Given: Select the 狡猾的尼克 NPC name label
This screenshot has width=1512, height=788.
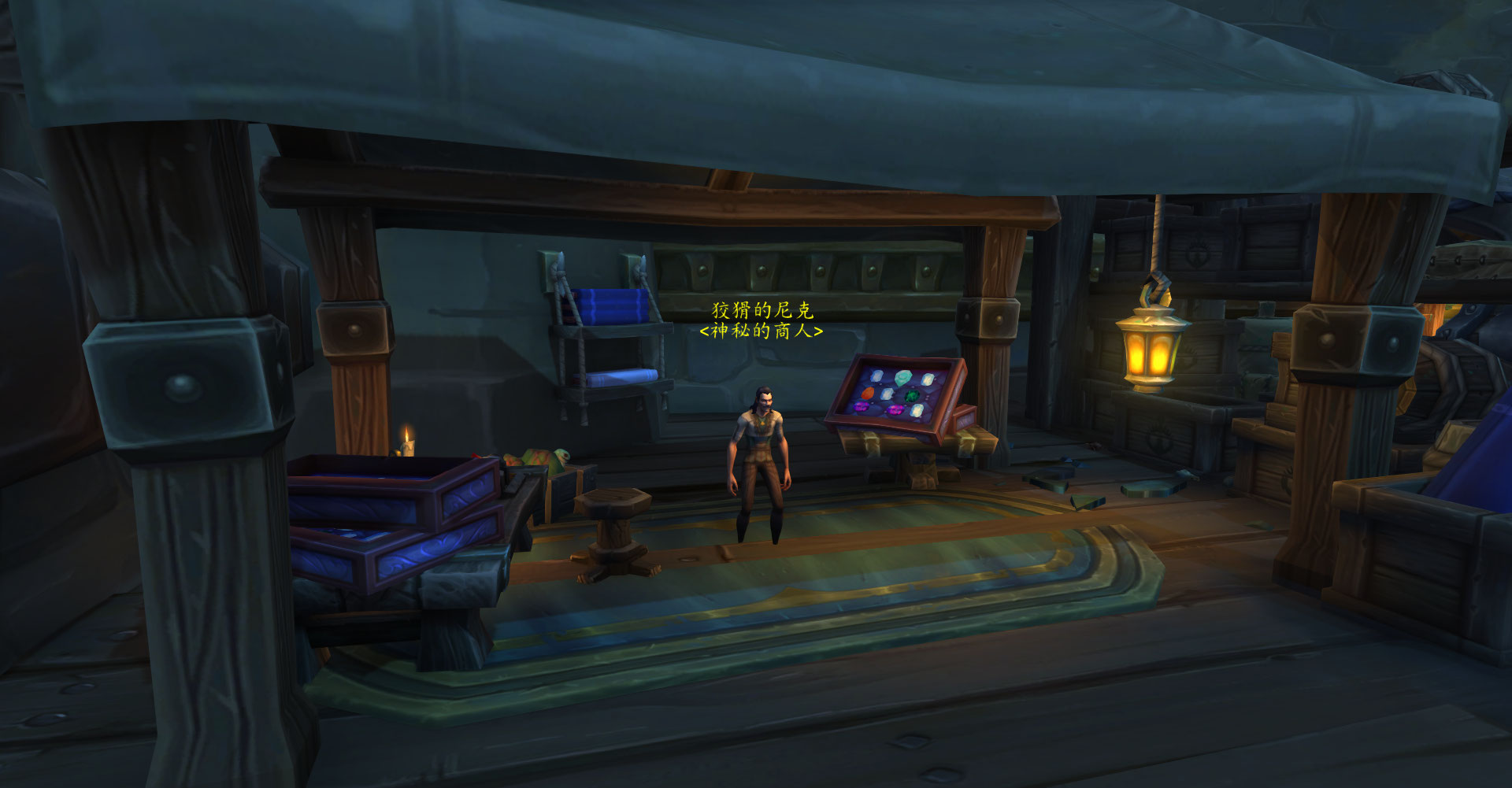Looking at the screenshot, I should [x=762, y=309].
